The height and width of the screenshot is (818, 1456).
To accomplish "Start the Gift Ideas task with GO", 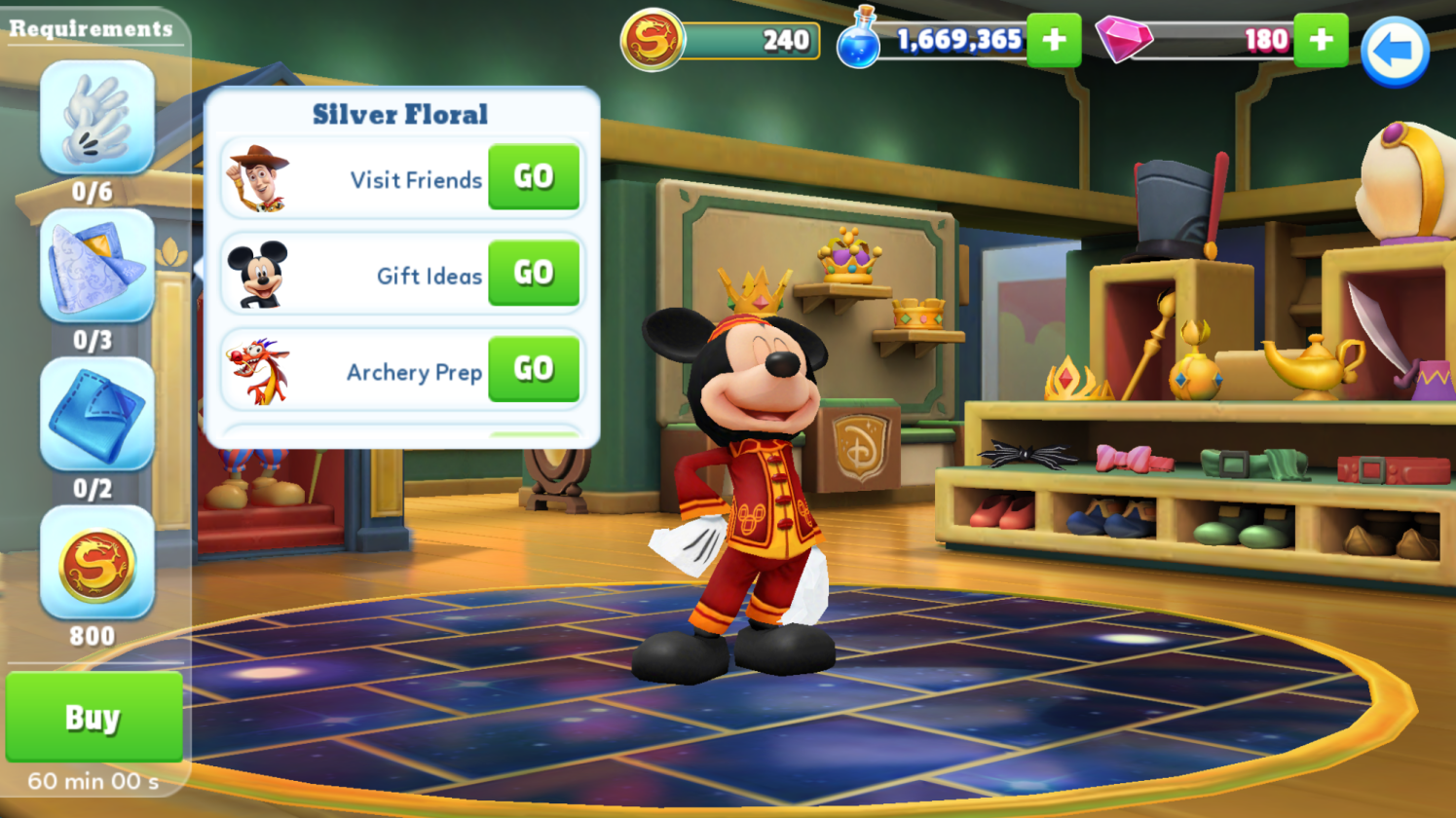I will click(534, 273).
